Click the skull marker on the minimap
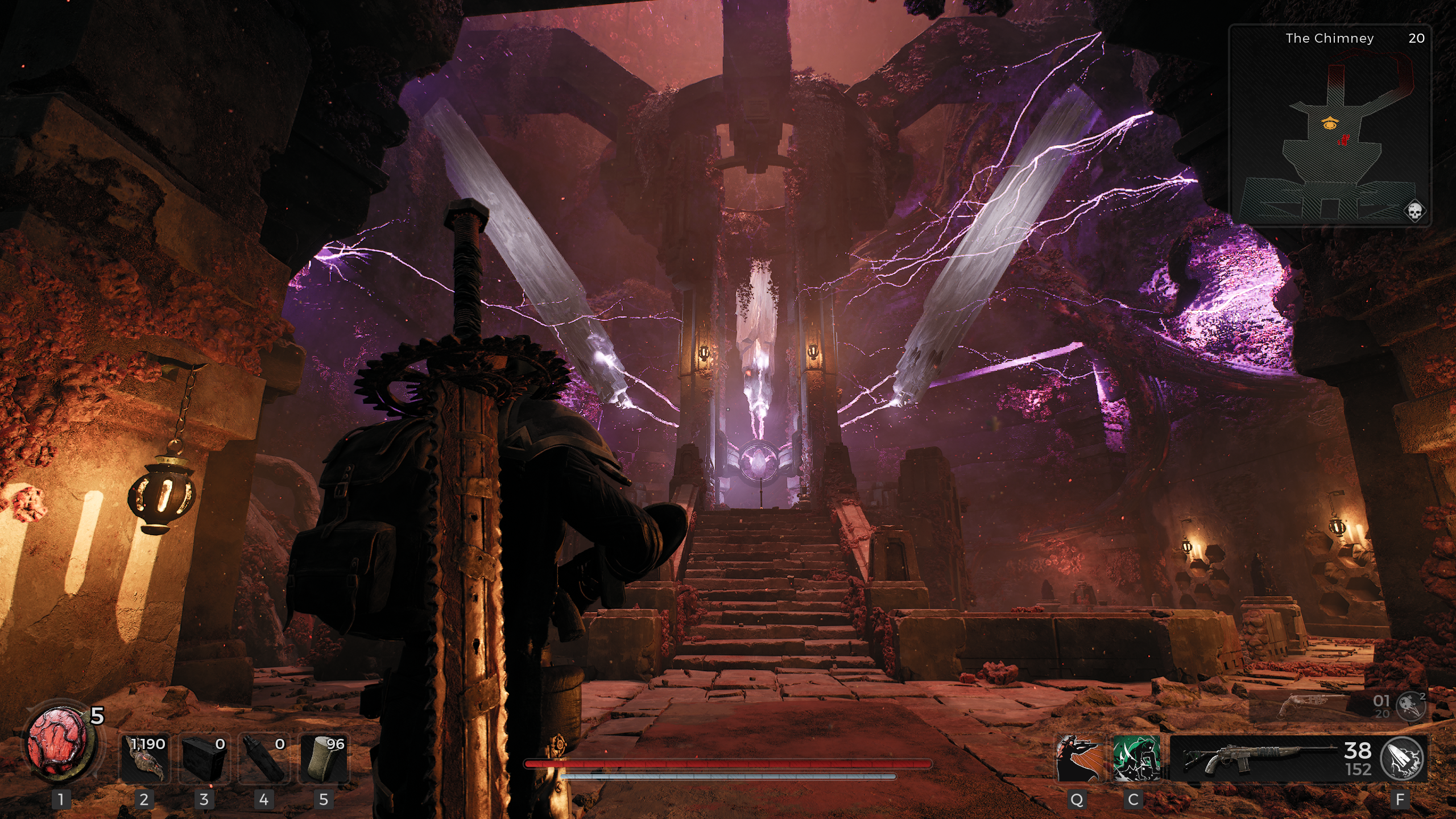1456x819 pixels. (1414, 211)
